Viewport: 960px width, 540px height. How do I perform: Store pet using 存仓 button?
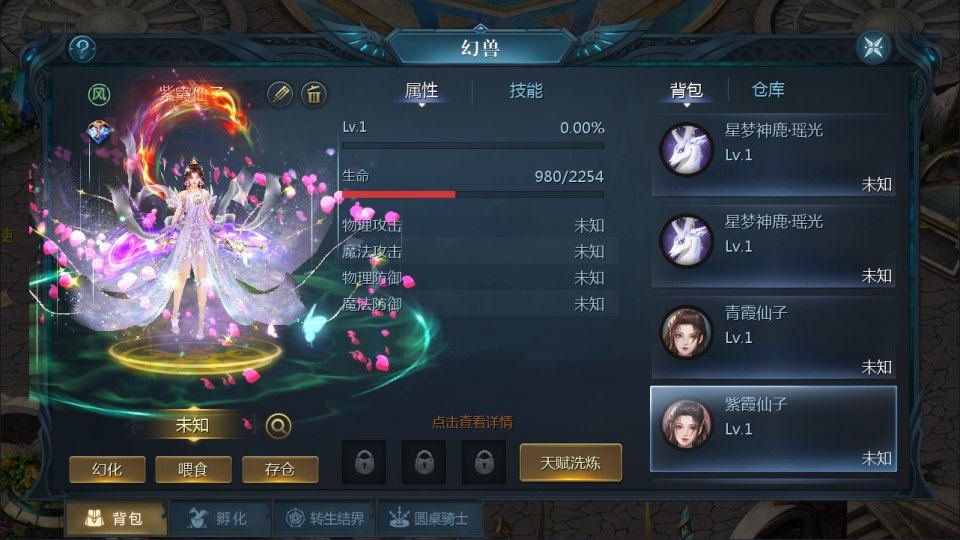point(280,469)
